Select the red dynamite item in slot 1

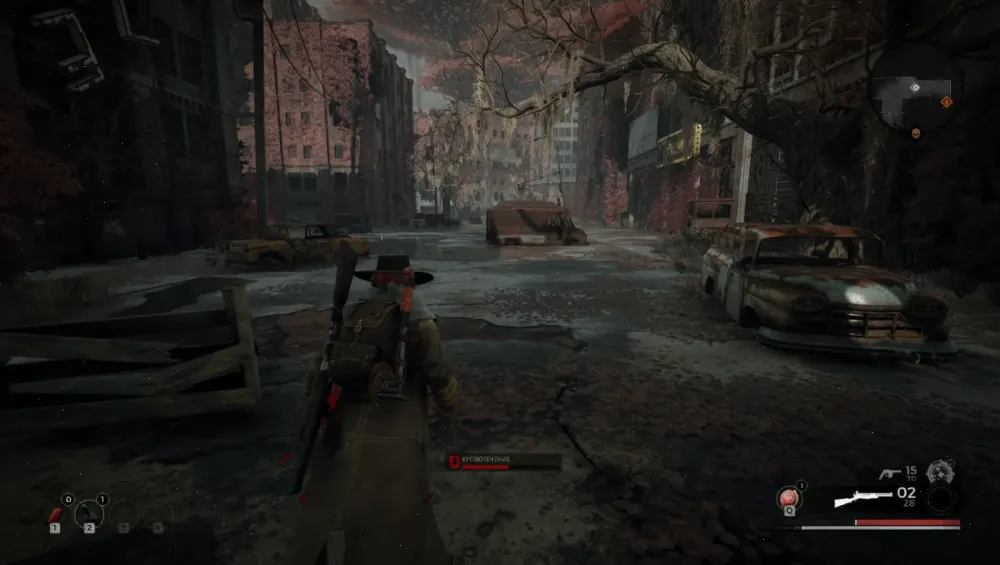pyautogui.click(x=57, y=514)
